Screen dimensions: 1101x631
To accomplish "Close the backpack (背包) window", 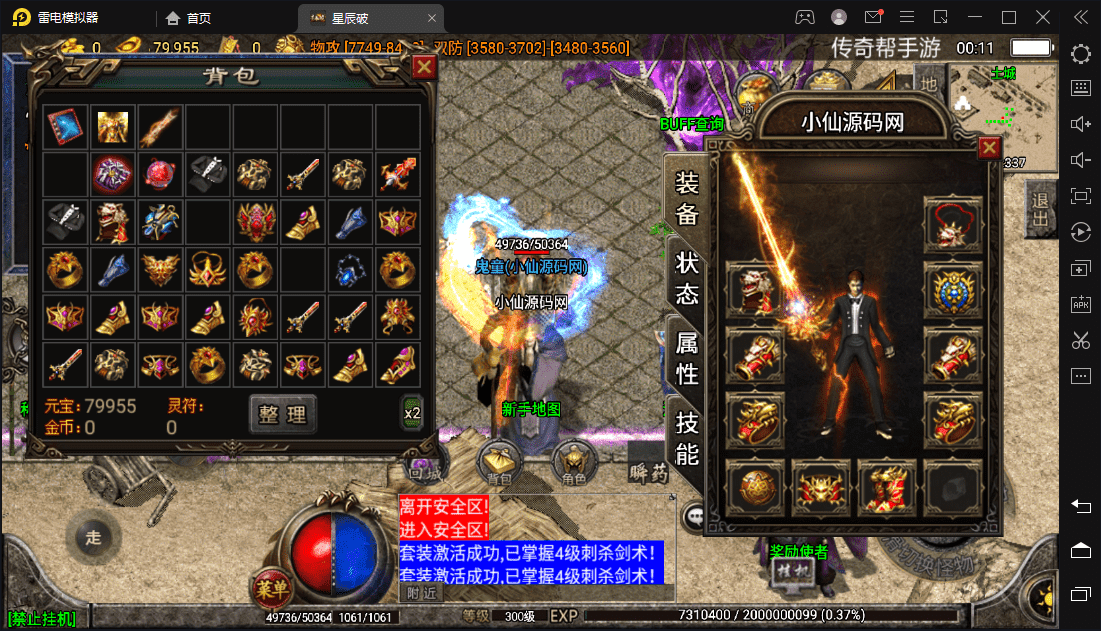I will tap(424, 67).
